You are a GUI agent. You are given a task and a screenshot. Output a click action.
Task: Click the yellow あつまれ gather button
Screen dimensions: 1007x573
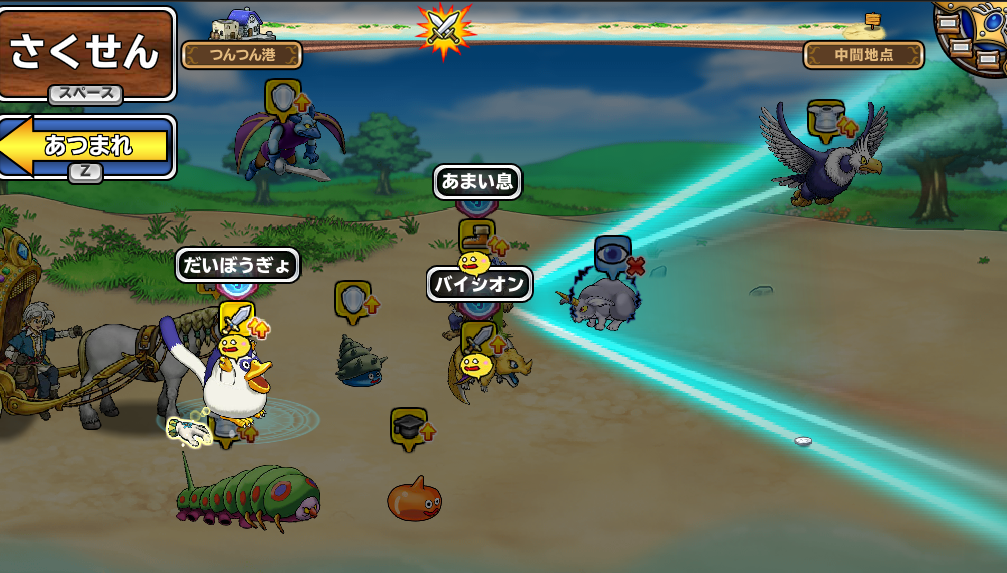(x=88, y=146)
